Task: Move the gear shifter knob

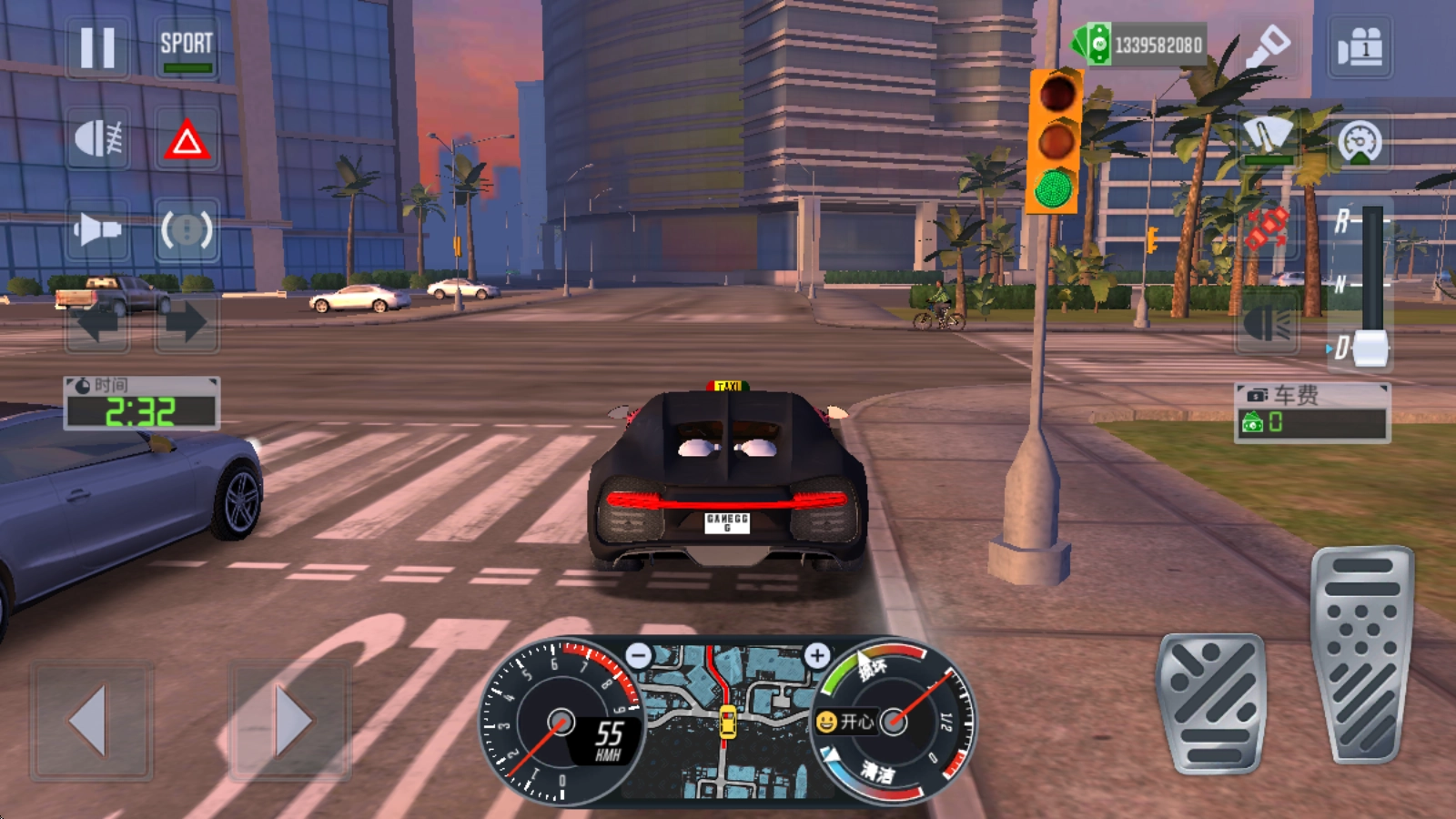Action: (x=1370, y=349)
